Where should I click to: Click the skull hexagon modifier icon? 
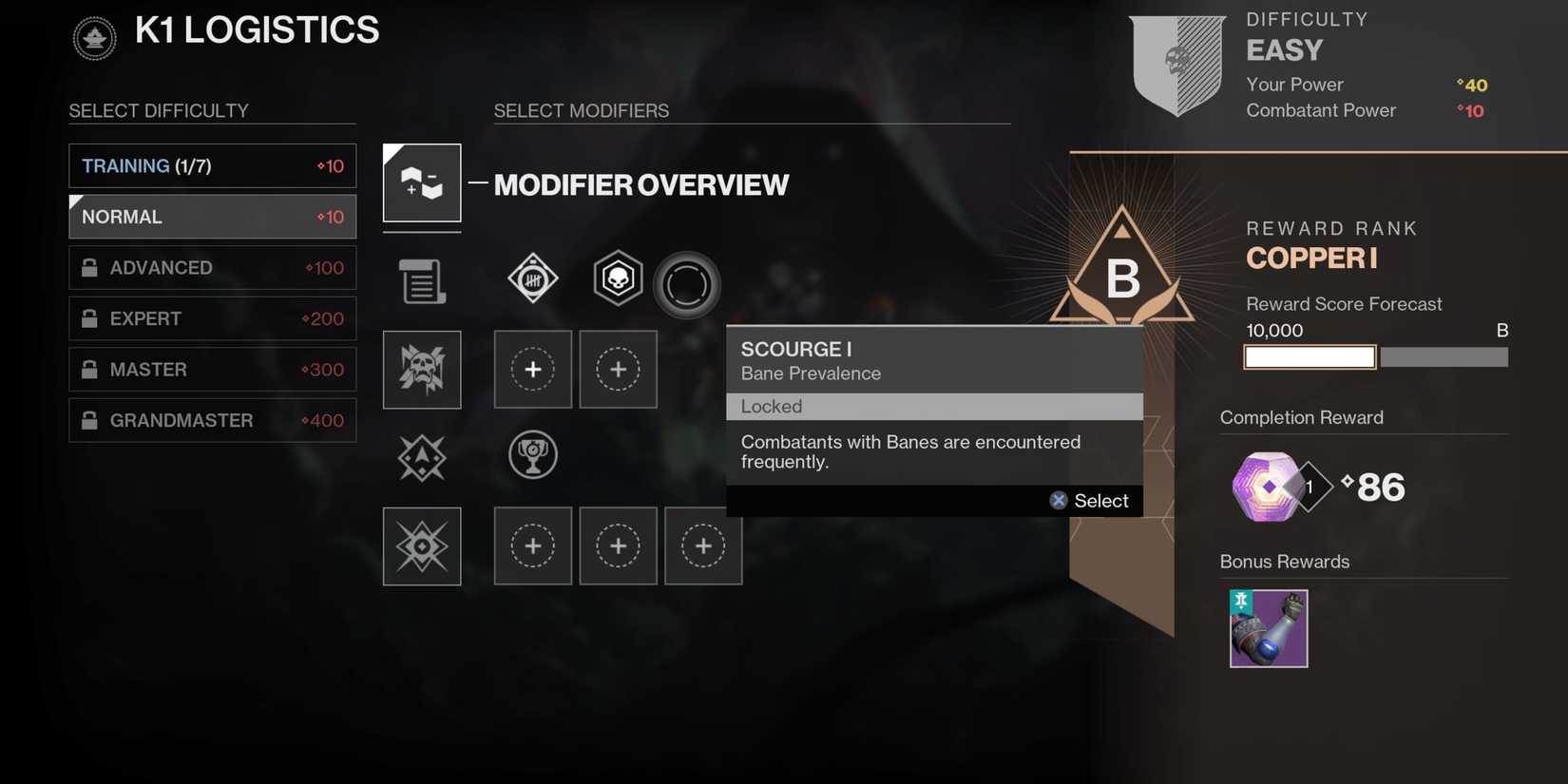click(617, 278)
